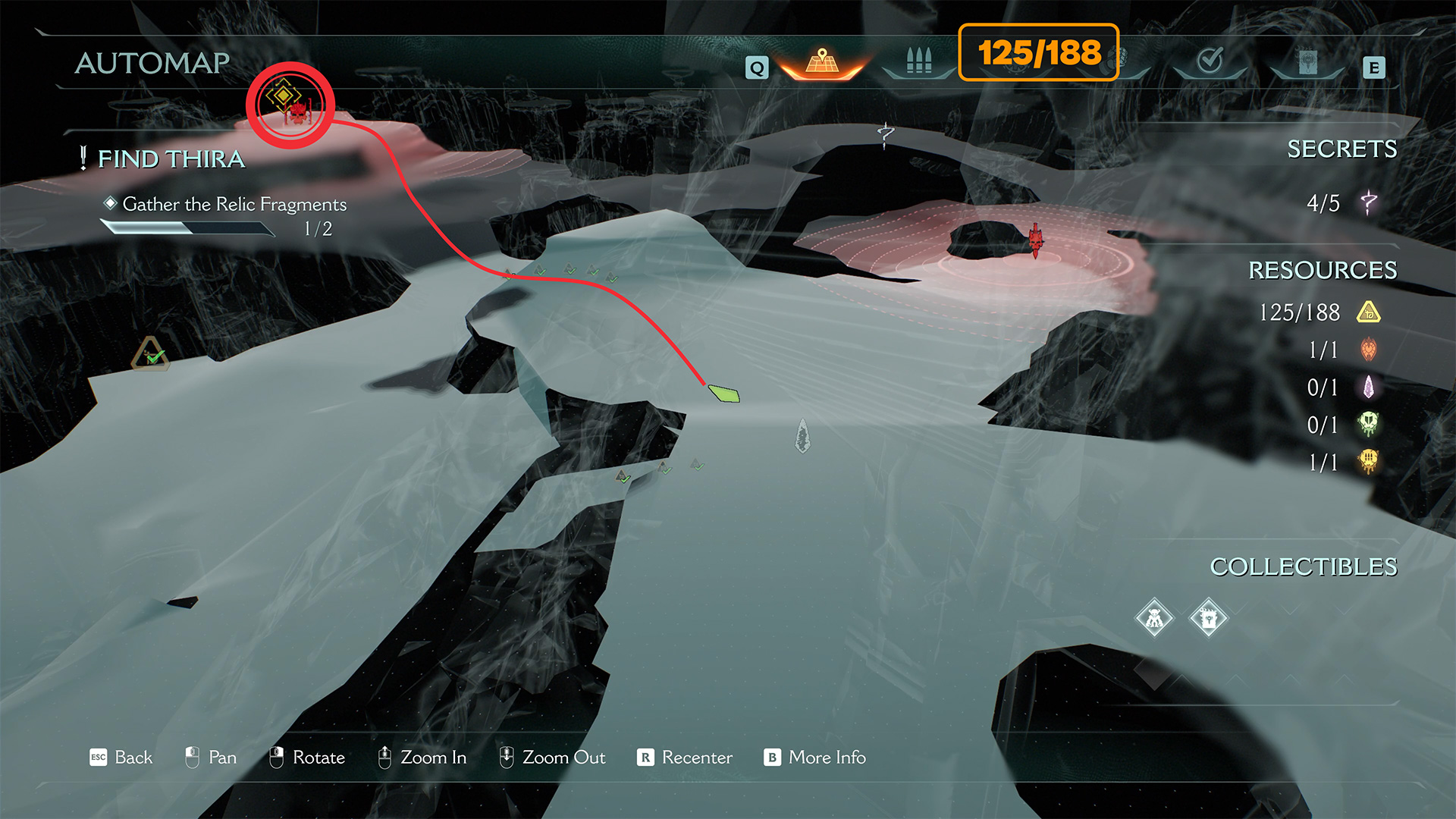1456x819 pixels.
Task: Select the flaming codex collectible icon
Action: [1209, 619]
